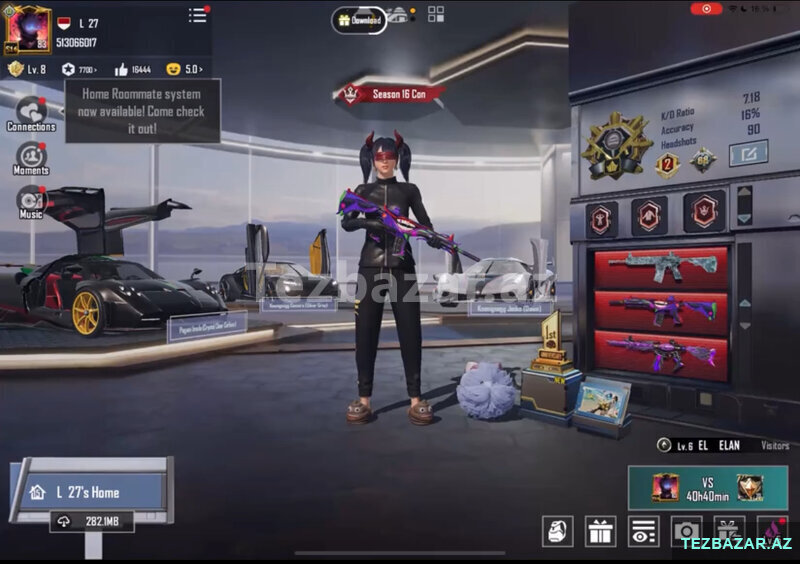This screenshot has height=564, width=800.
Task: Open the list menu with red notification dot
Action: point(197,15)
